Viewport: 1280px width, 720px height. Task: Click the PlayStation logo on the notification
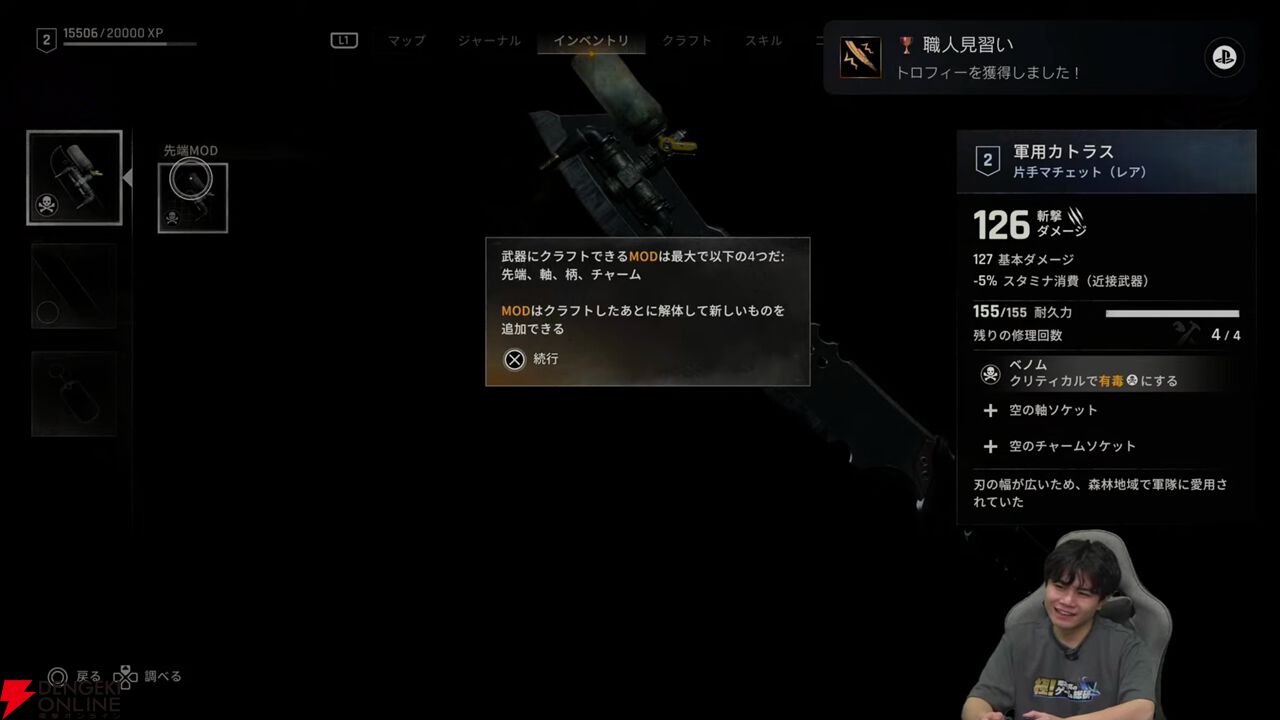pos(1224,58)
